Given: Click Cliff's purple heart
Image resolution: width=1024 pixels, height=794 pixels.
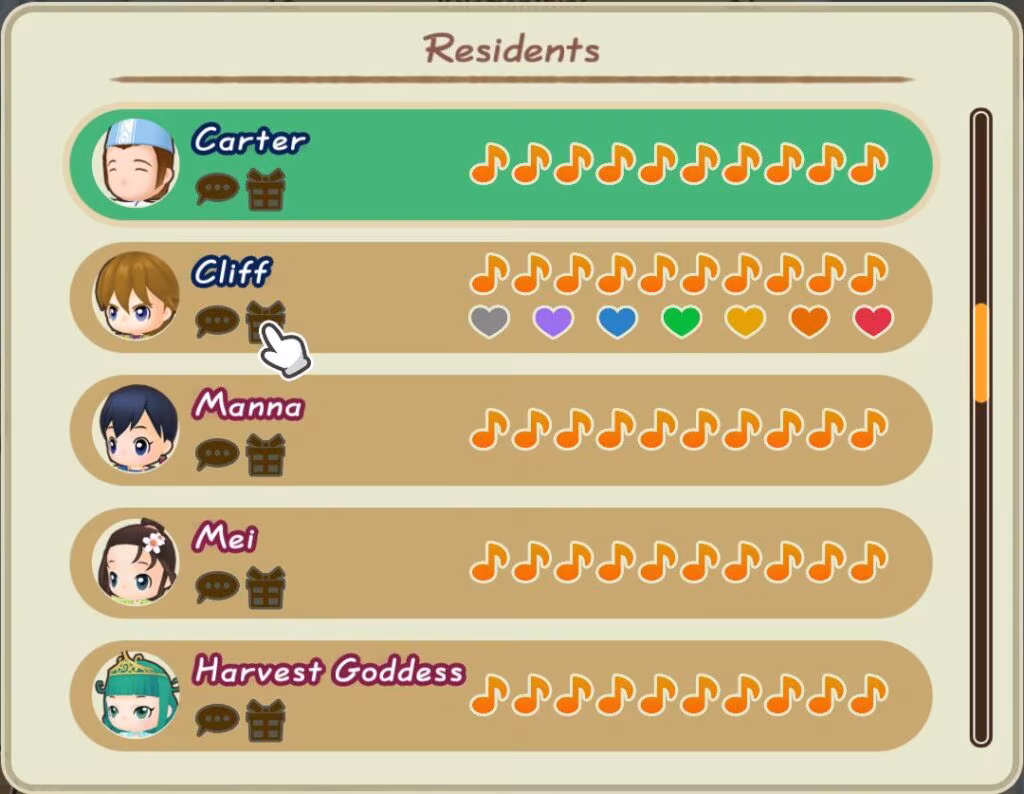Looking at the screenshot, I should [x=553, y=322].
